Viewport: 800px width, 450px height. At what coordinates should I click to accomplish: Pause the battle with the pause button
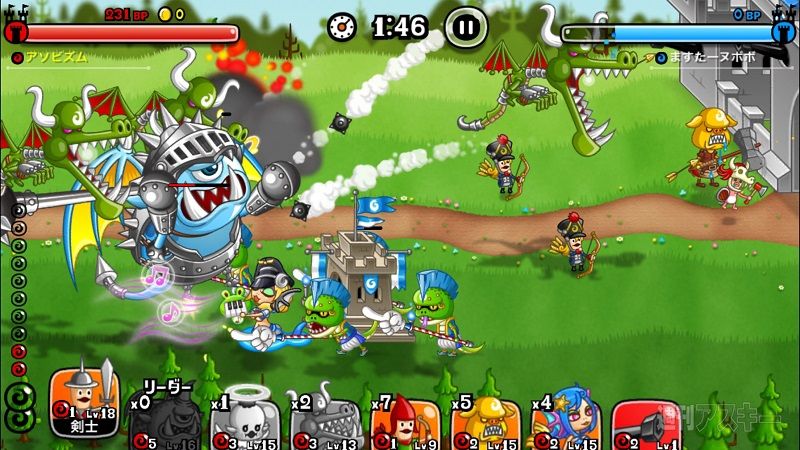[x=465, y=26]
